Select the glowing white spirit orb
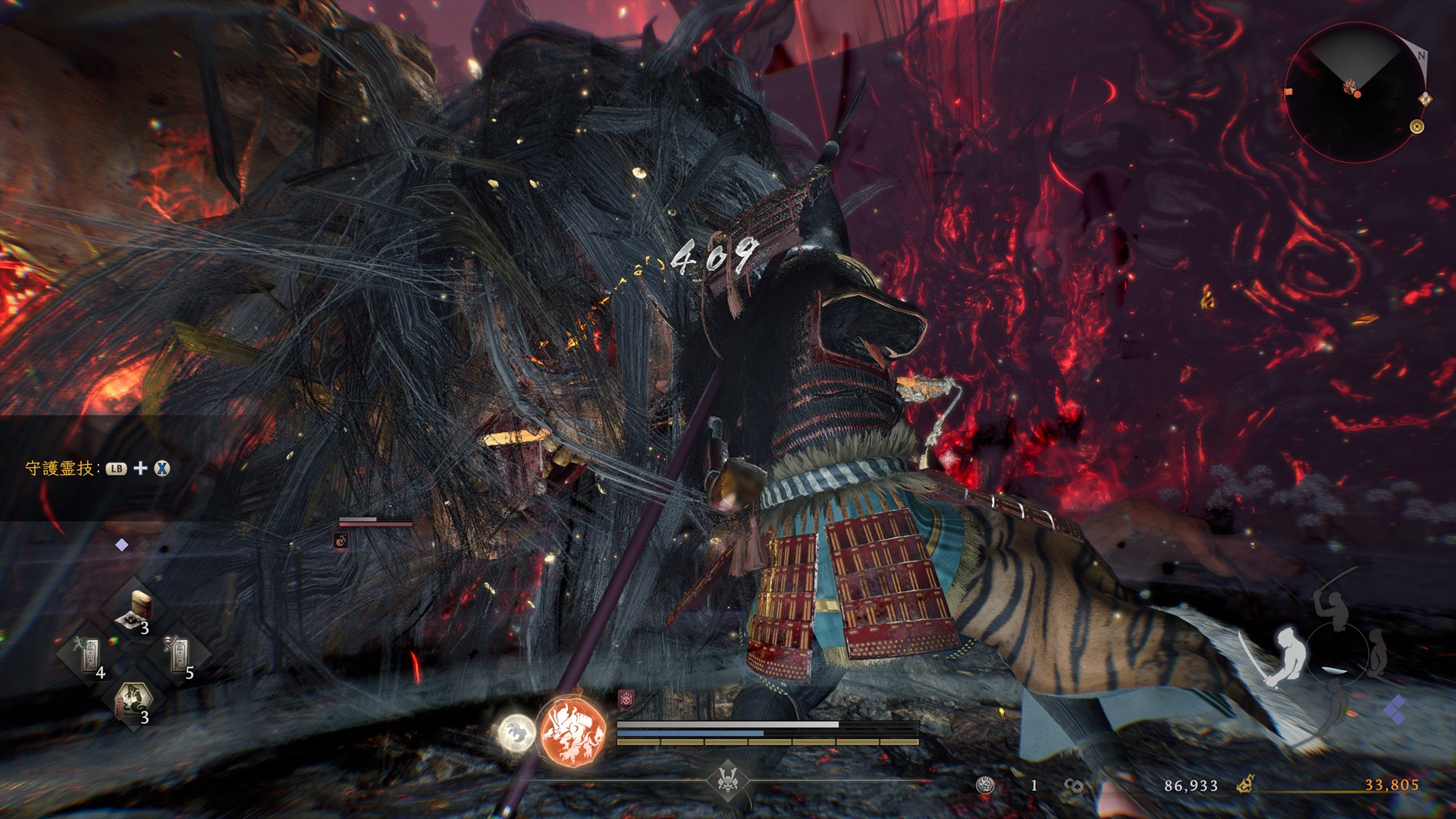1456x819 pixels. coord(516,733)
